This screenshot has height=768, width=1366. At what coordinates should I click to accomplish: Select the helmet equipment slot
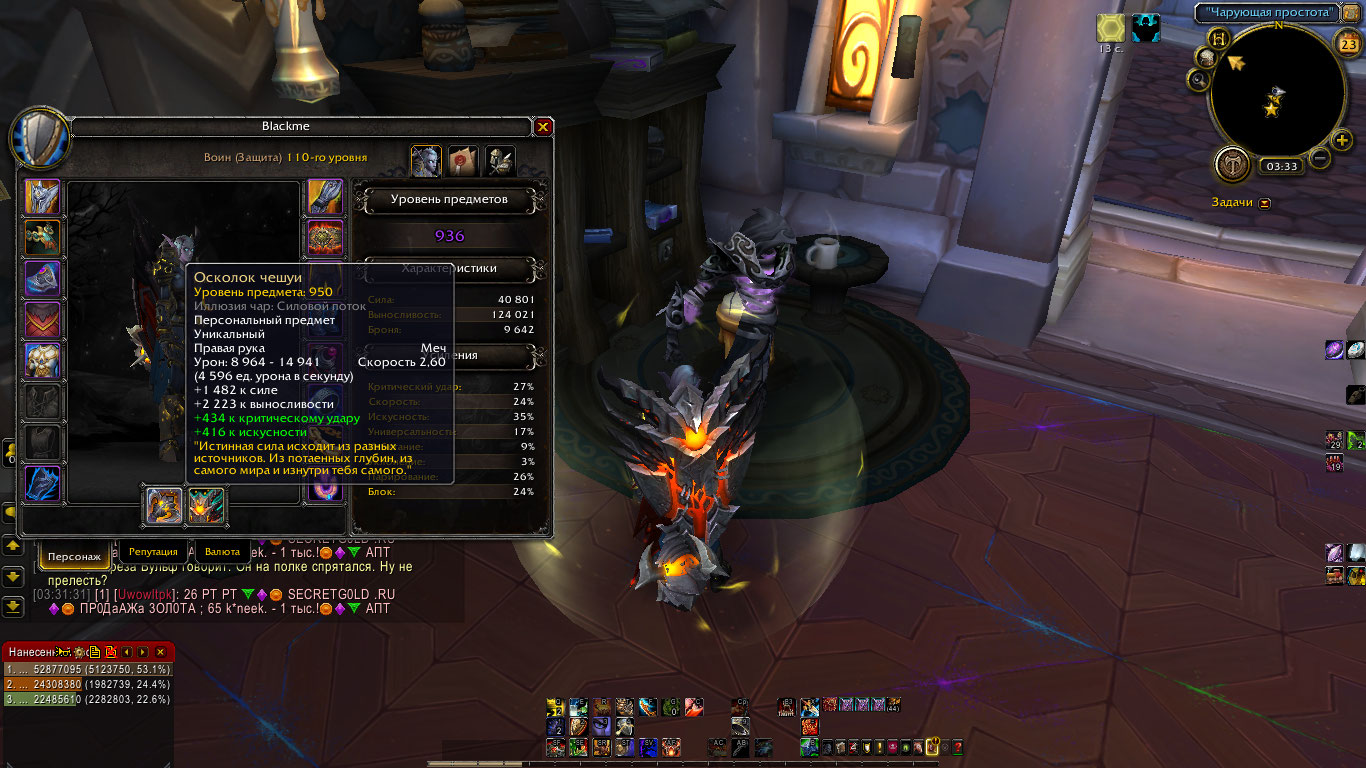coord(42,198)
